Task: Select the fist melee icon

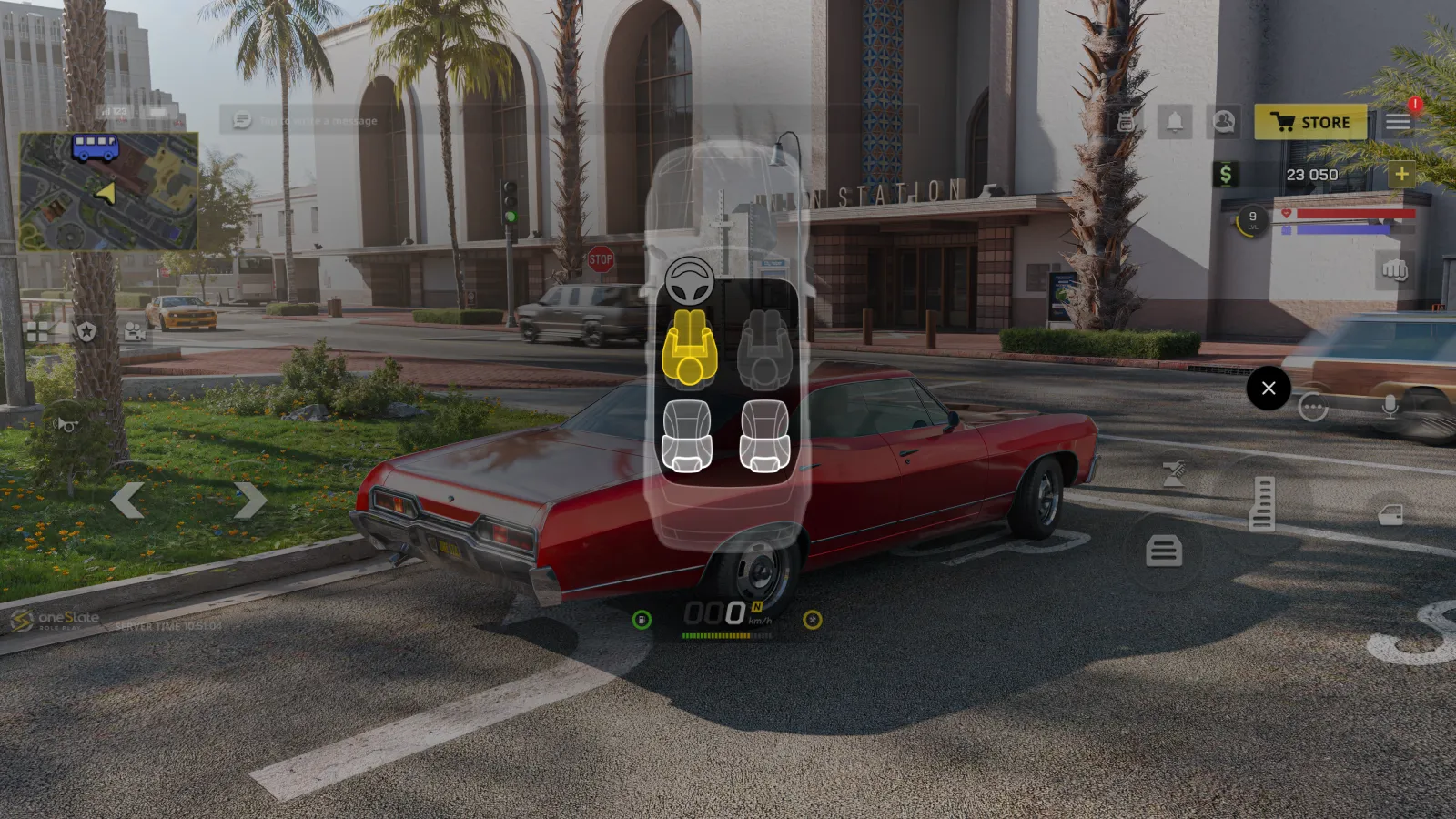Action: click(1394, 270)
